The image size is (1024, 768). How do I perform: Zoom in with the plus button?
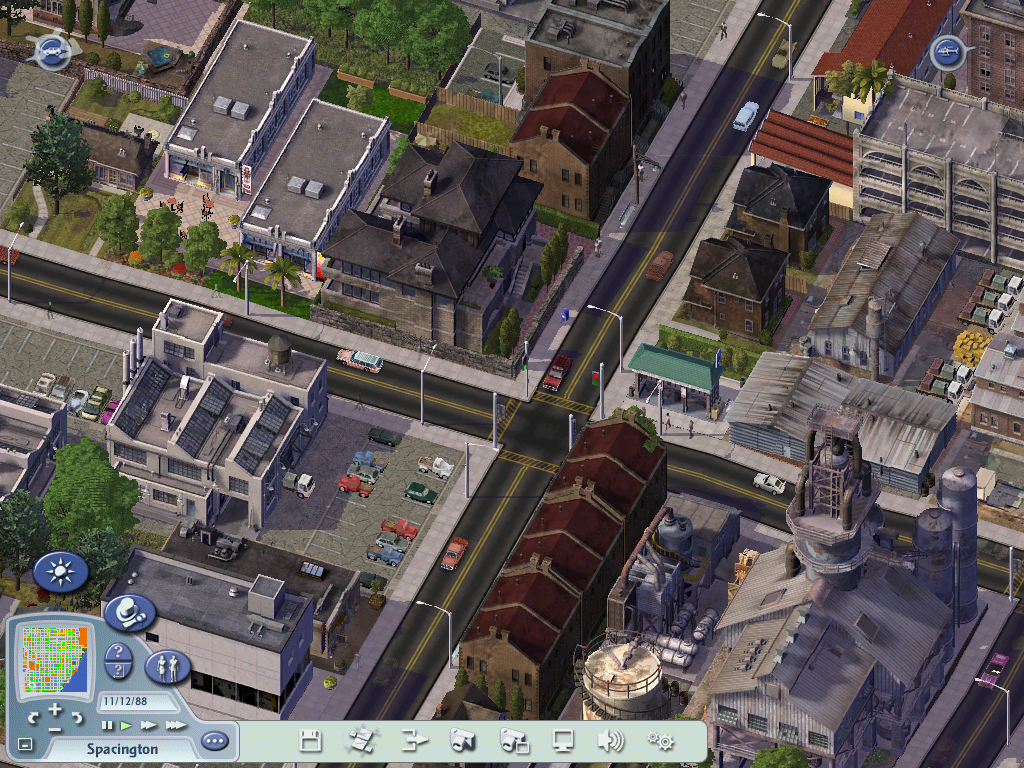pyautogui.click(x=56, y=708)
